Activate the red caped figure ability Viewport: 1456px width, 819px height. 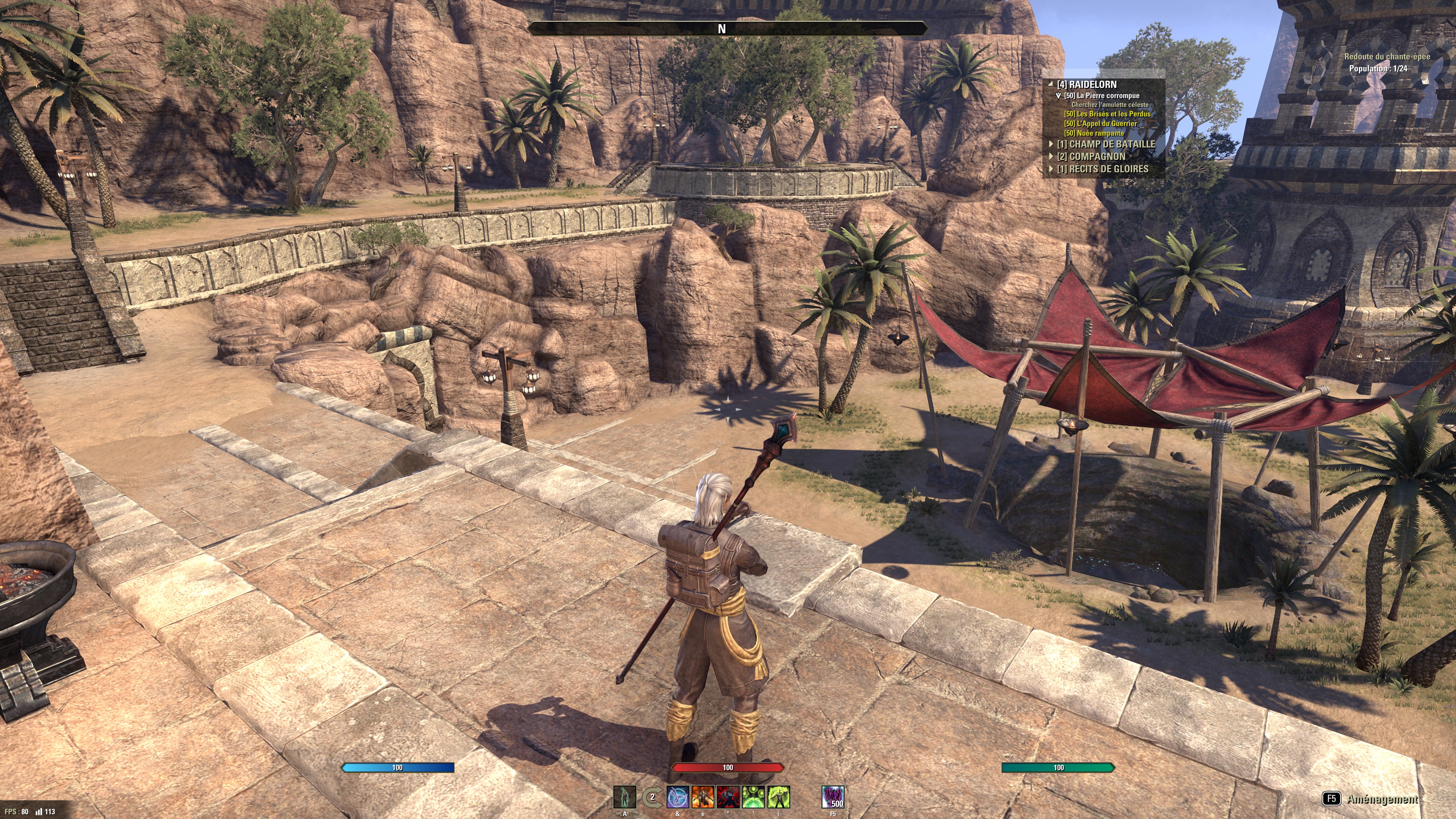click(728, 797)
